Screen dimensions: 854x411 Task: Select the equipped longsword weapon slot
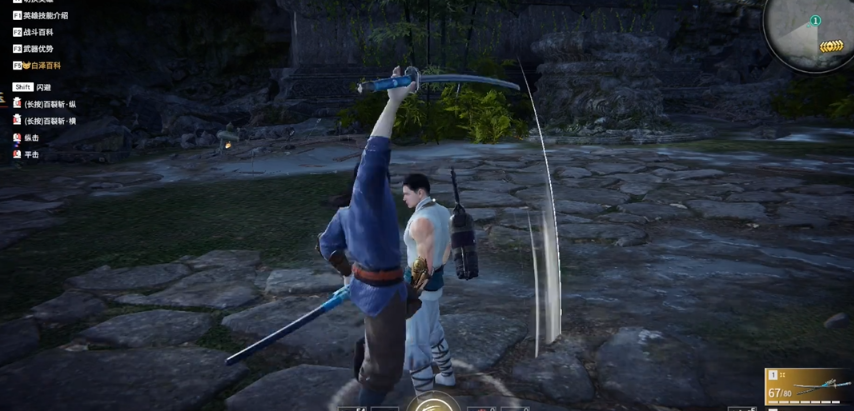pos(809,387)
